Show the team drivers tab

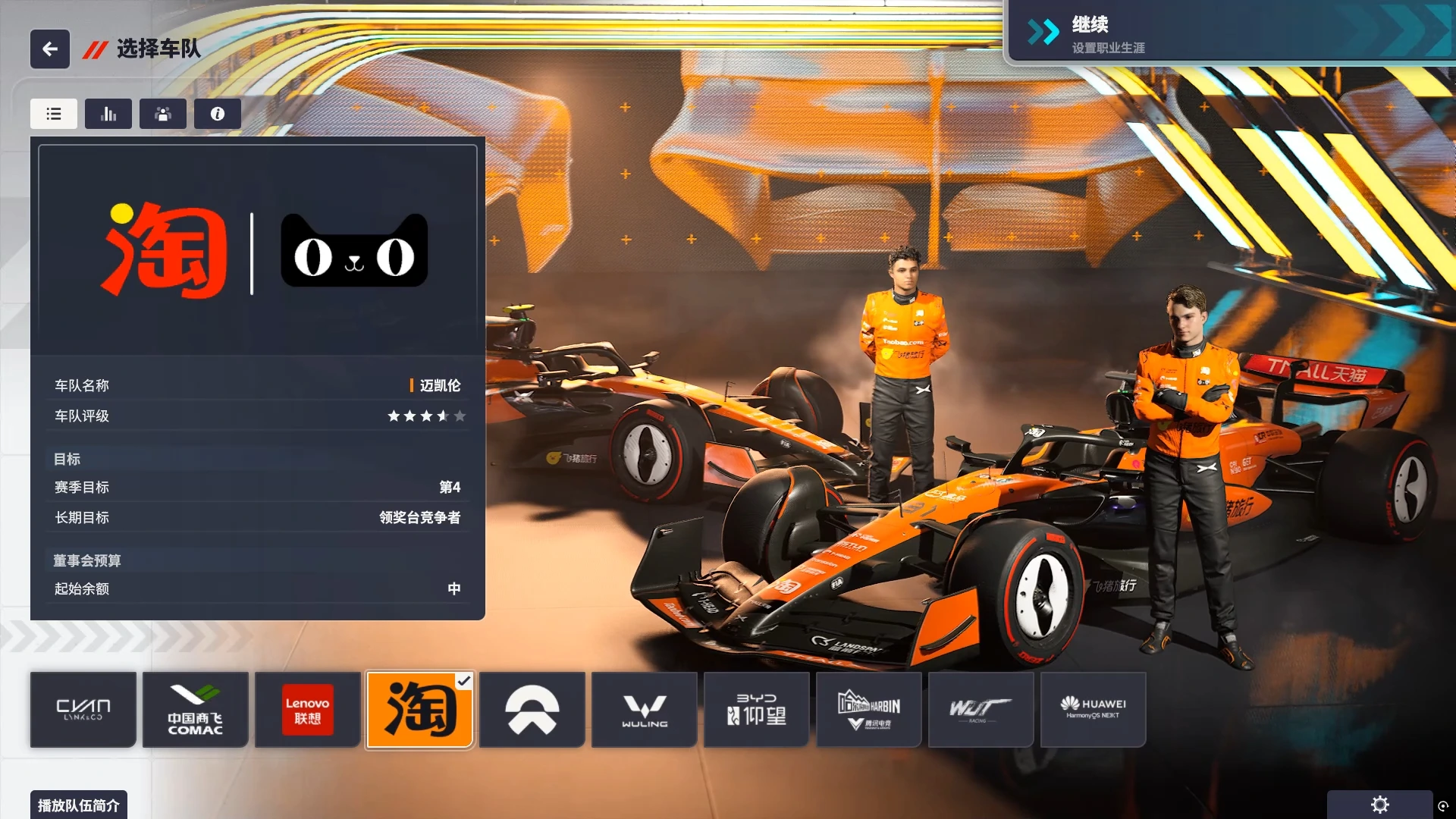pyautogui.click(x=163, y=114)
